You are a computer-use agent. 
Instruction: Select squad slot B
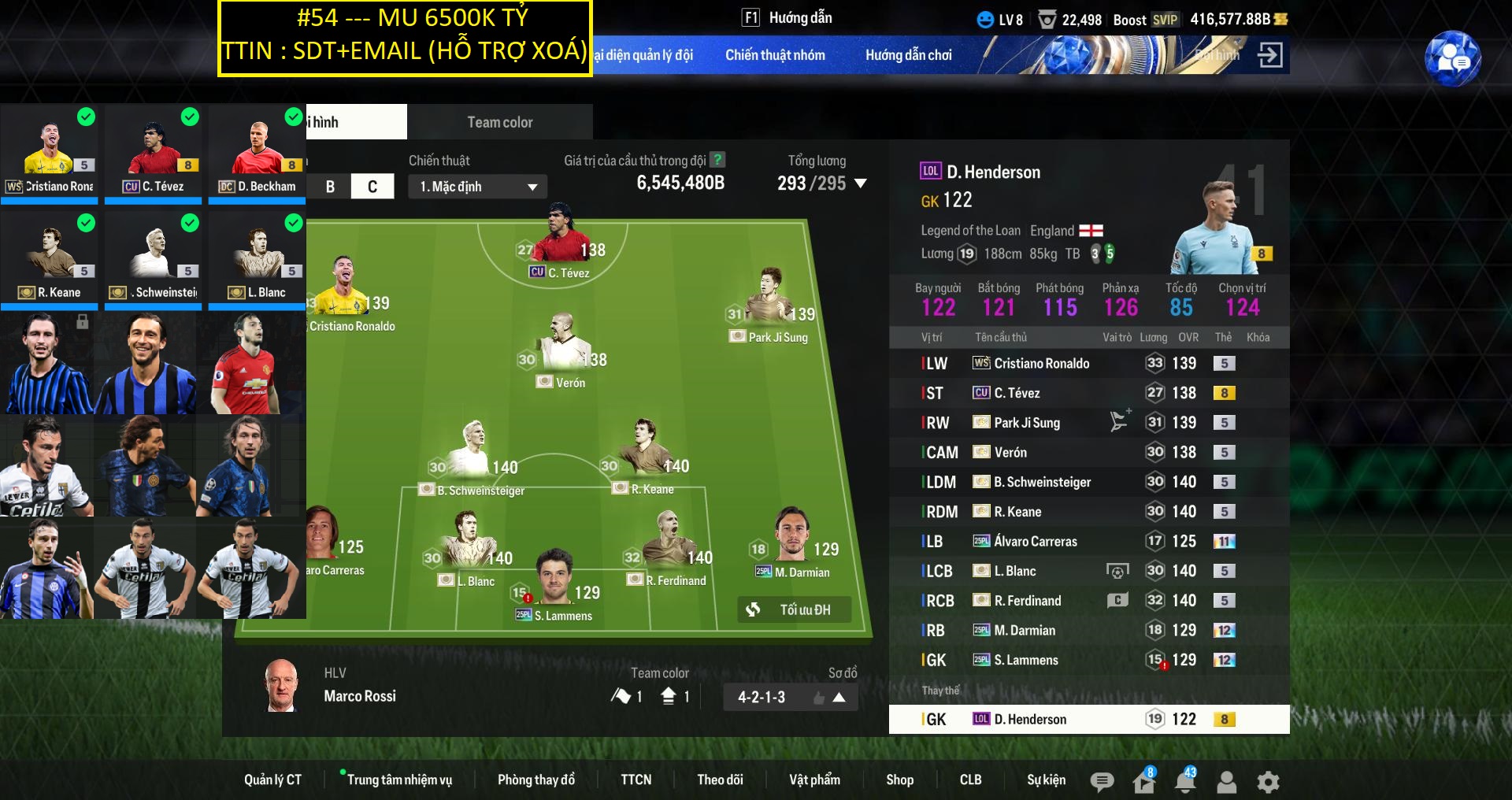point(330,187)
